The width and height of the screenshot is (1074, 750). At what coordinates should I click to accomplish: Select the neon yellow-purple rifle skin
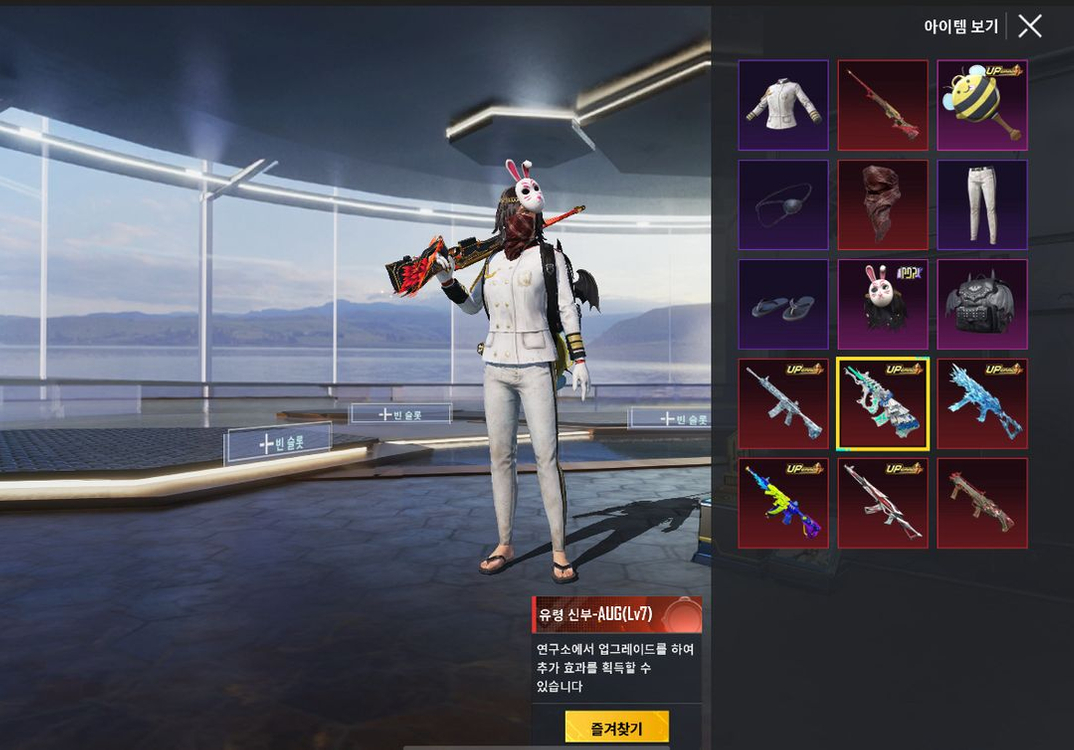coord(783,503)
